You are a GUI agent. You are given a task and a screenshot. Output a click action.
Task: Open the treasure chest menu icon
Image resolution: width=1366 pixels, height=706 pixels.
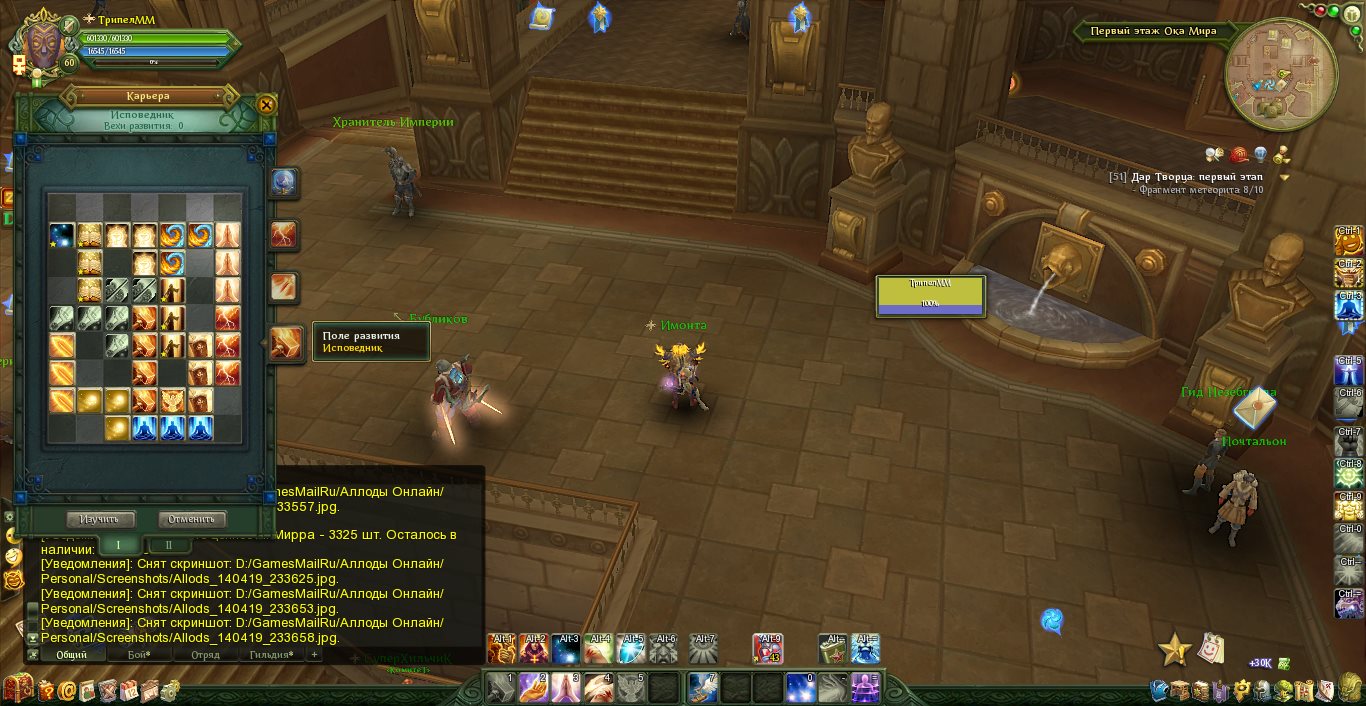[x=17, y=689]
